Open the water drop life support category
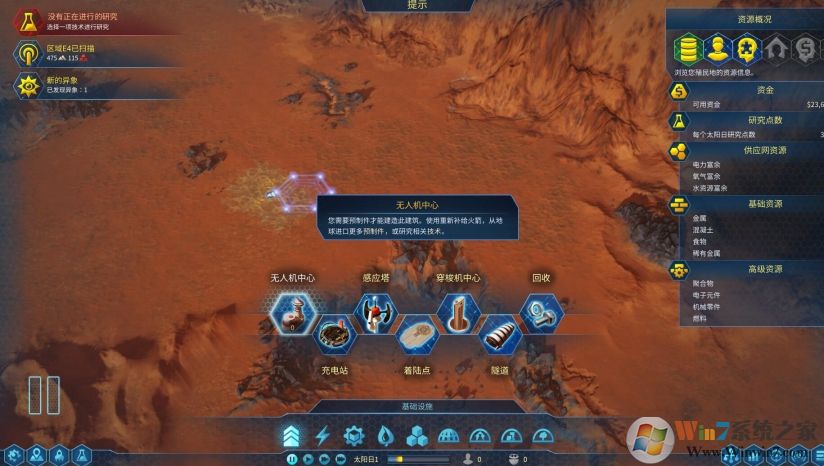 385,435
